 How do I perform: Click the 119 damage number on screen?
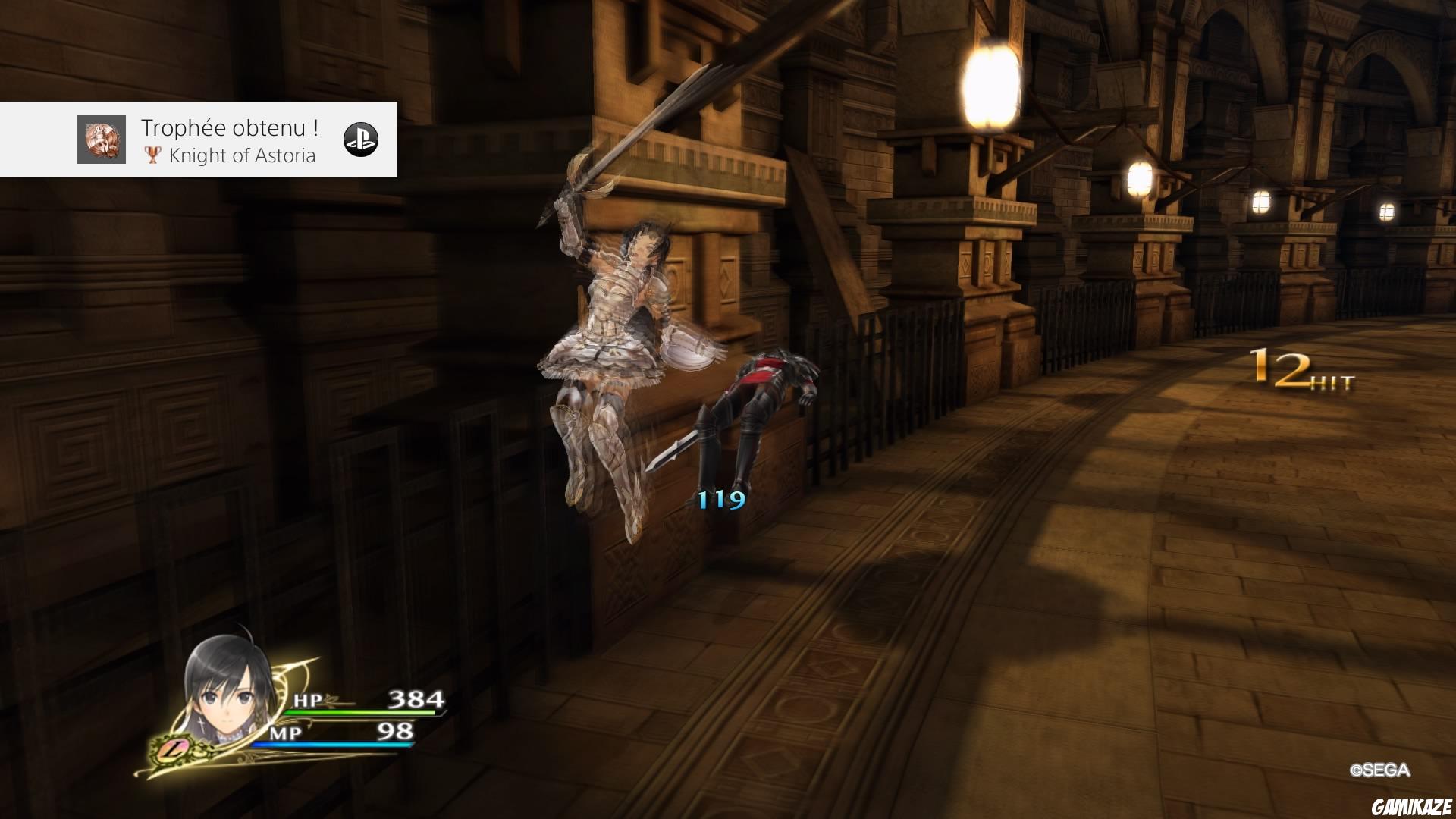[722, 500]
